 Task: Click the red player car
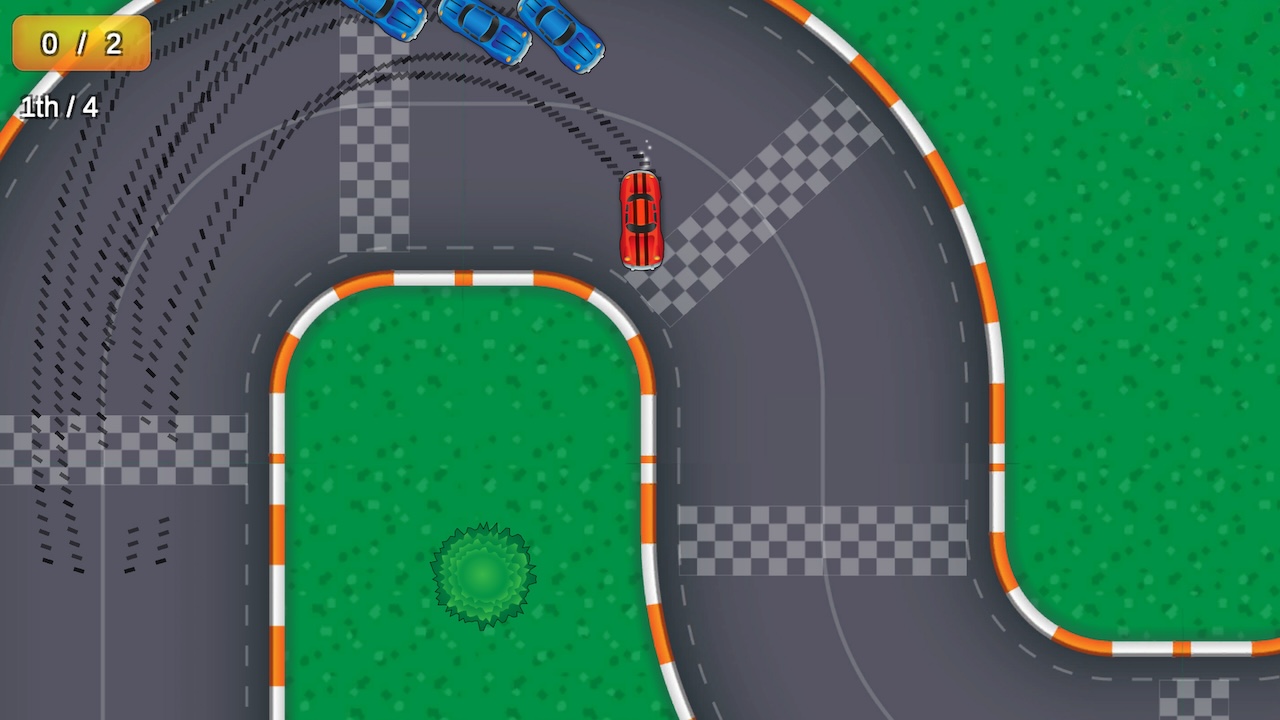pos(643,218)
